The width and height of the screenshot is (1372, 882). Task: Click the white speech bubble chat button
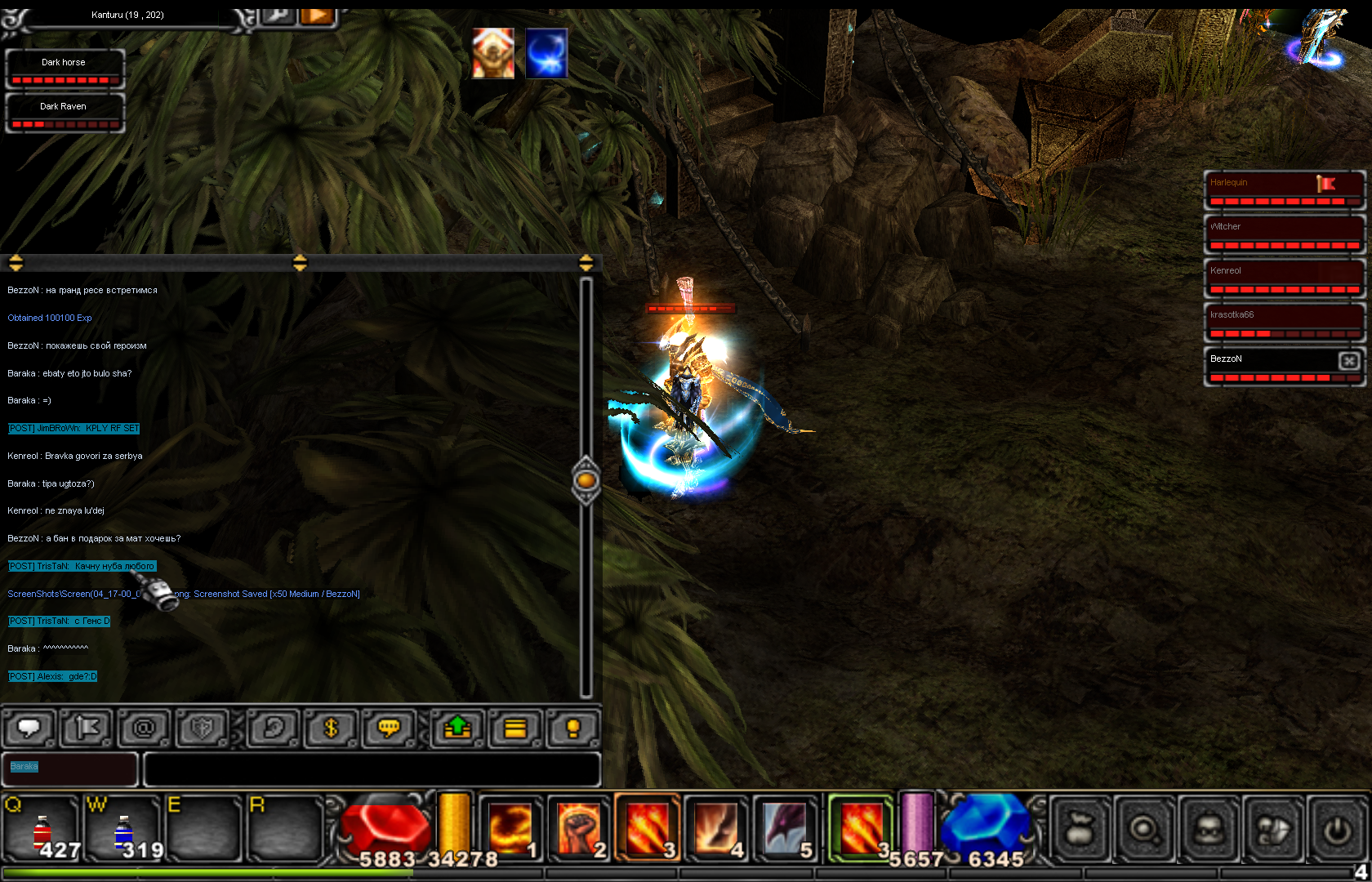click(29, 728)
